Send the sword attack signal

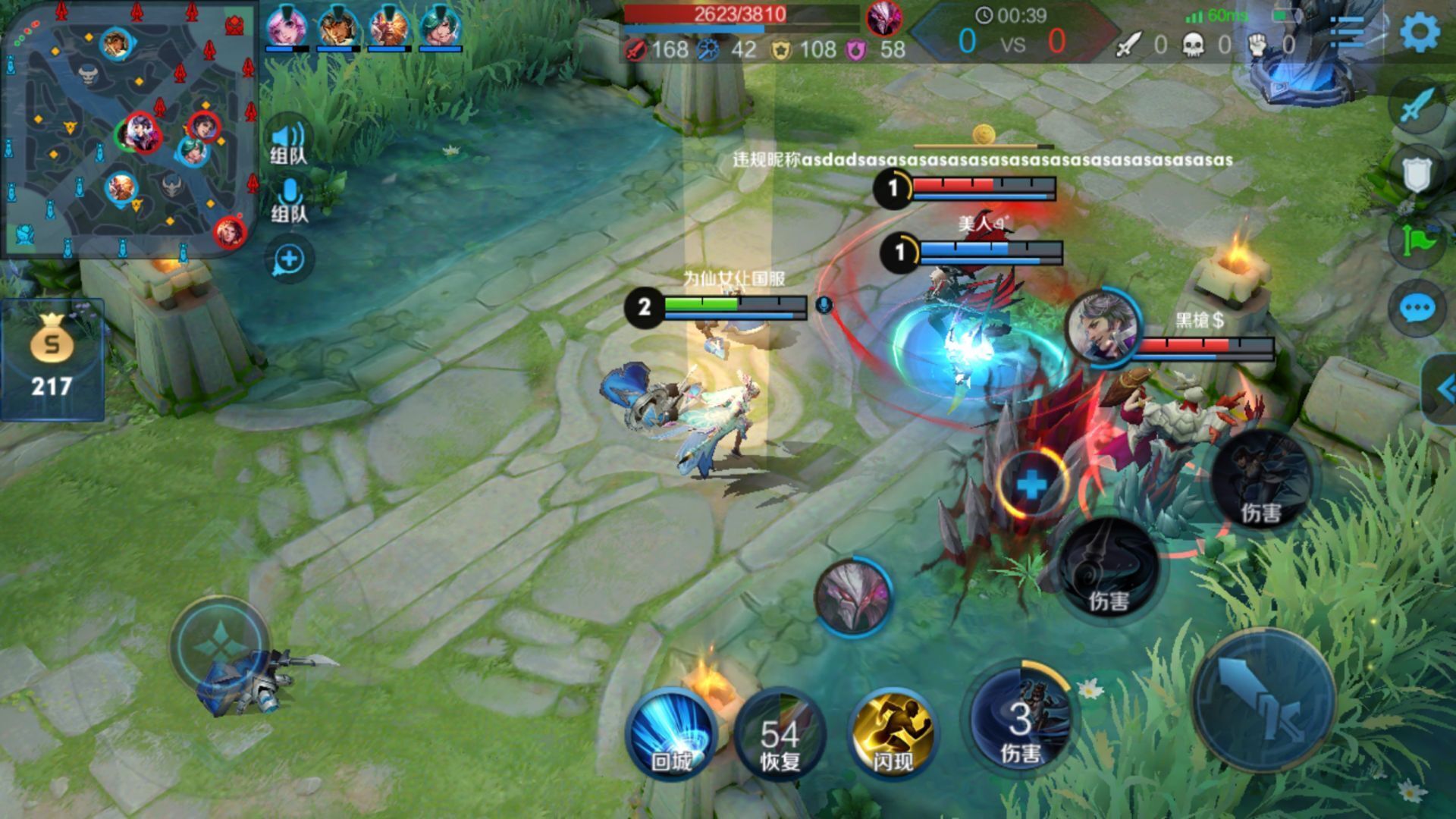pyautogui.click(x=1417, y=108)
